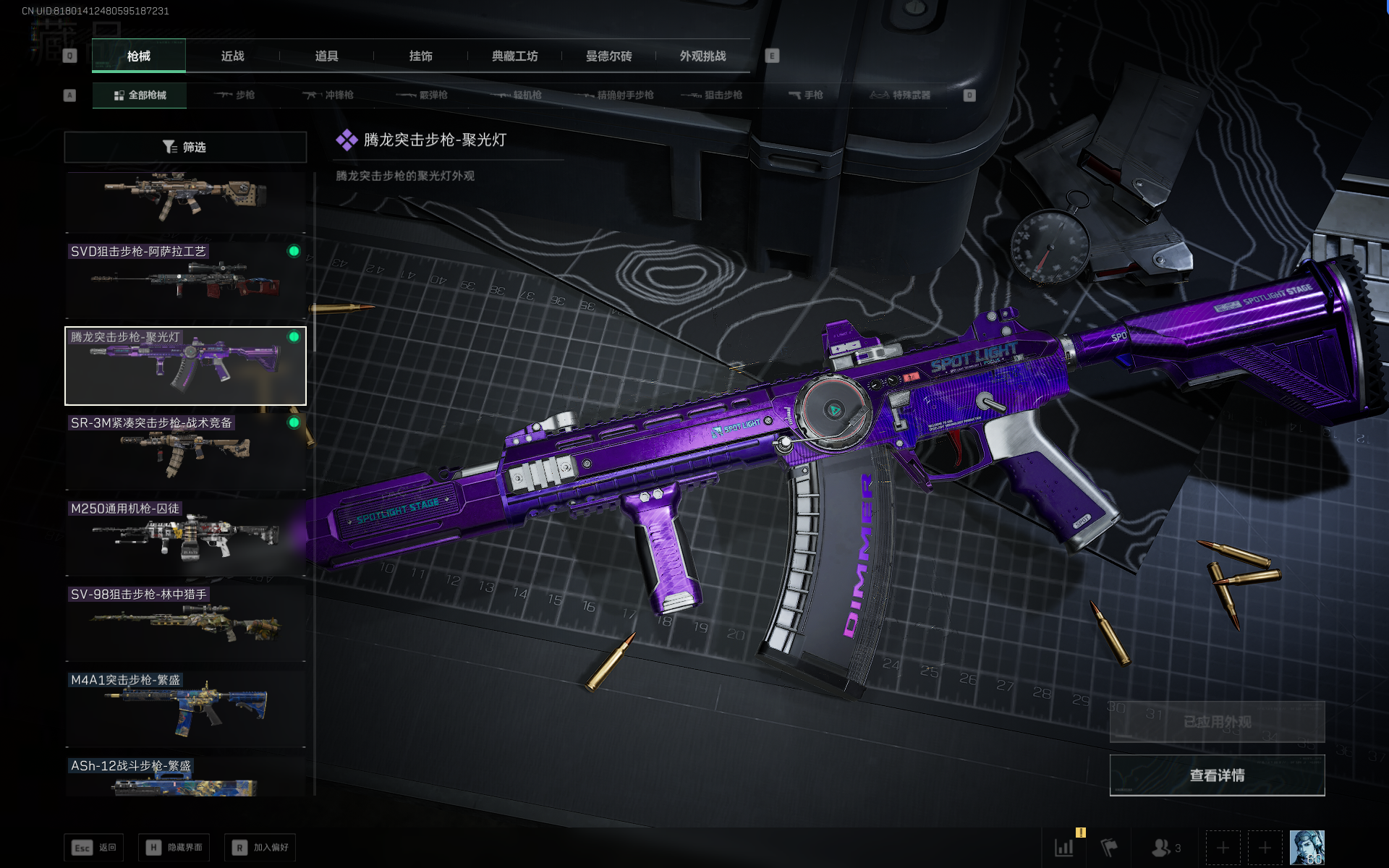Screen dimensions: 1389x868
Task: Click the 返回 (back) button
Action: (93, 847)
